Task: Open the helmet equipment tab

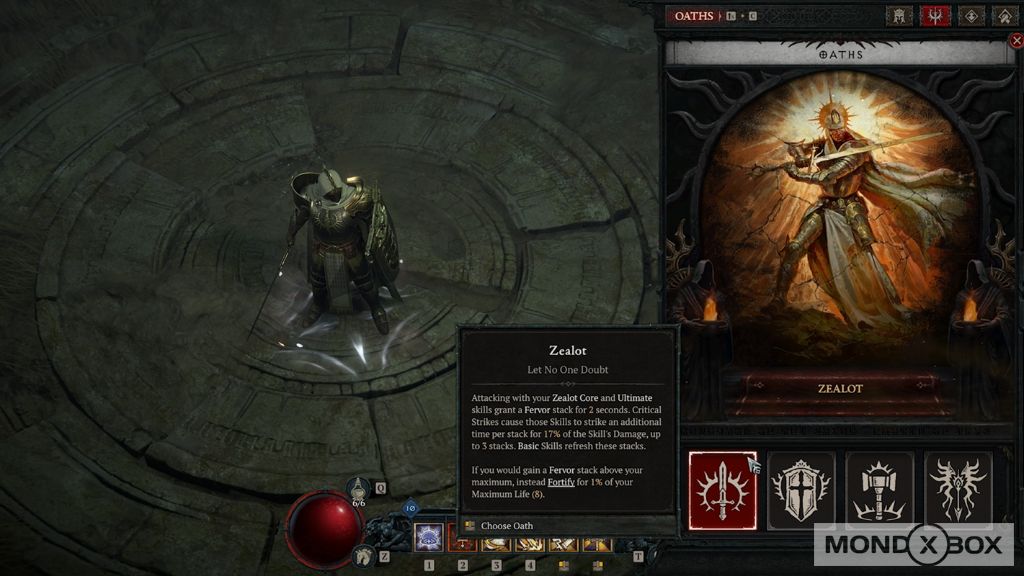Action: (x=899, y=16)
